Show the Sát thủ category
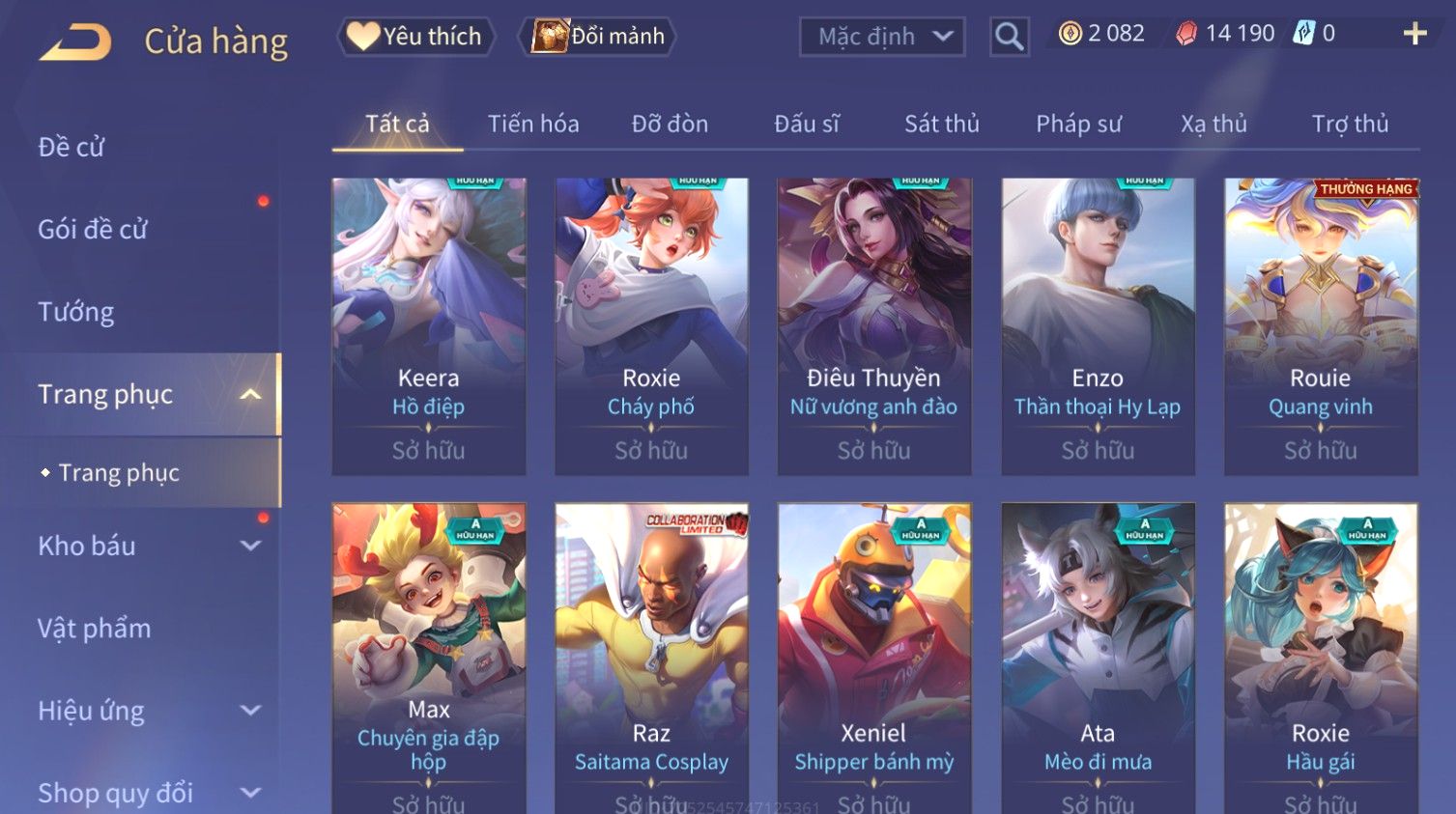Image resolution: width=1456 pixels, height=814 pixels. [x=942, y=124]
